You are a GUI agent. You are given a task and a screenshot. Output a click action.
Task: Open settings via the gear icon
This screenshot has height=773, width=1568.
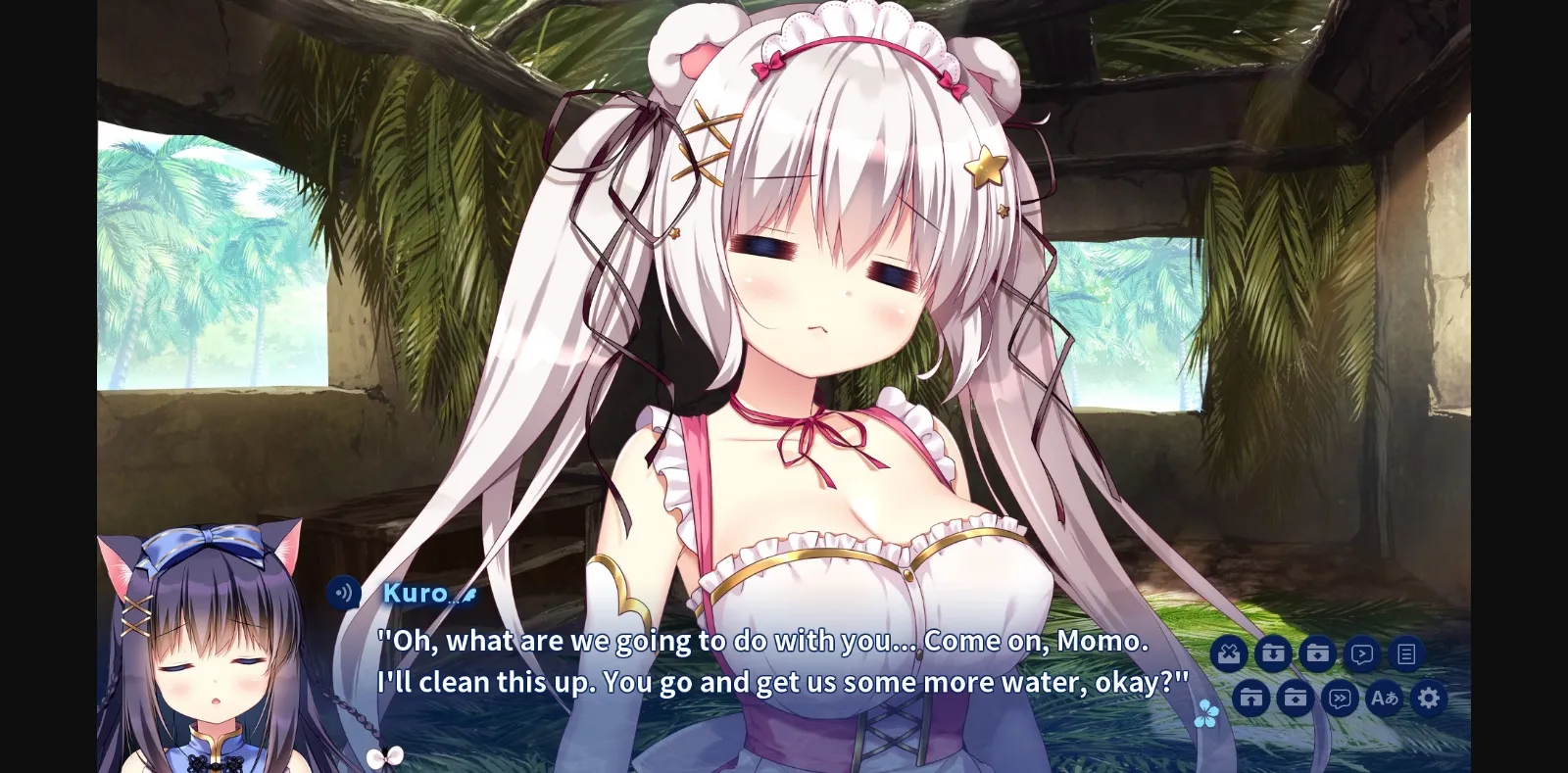tap(1429, 698)
